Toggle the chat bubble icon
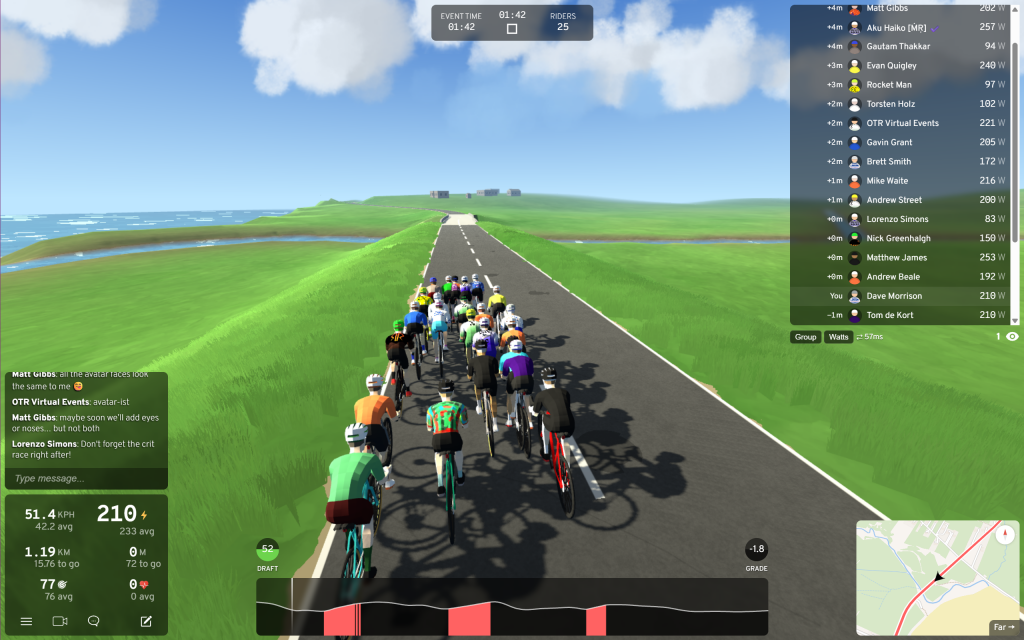 click(x=93, y=621)
